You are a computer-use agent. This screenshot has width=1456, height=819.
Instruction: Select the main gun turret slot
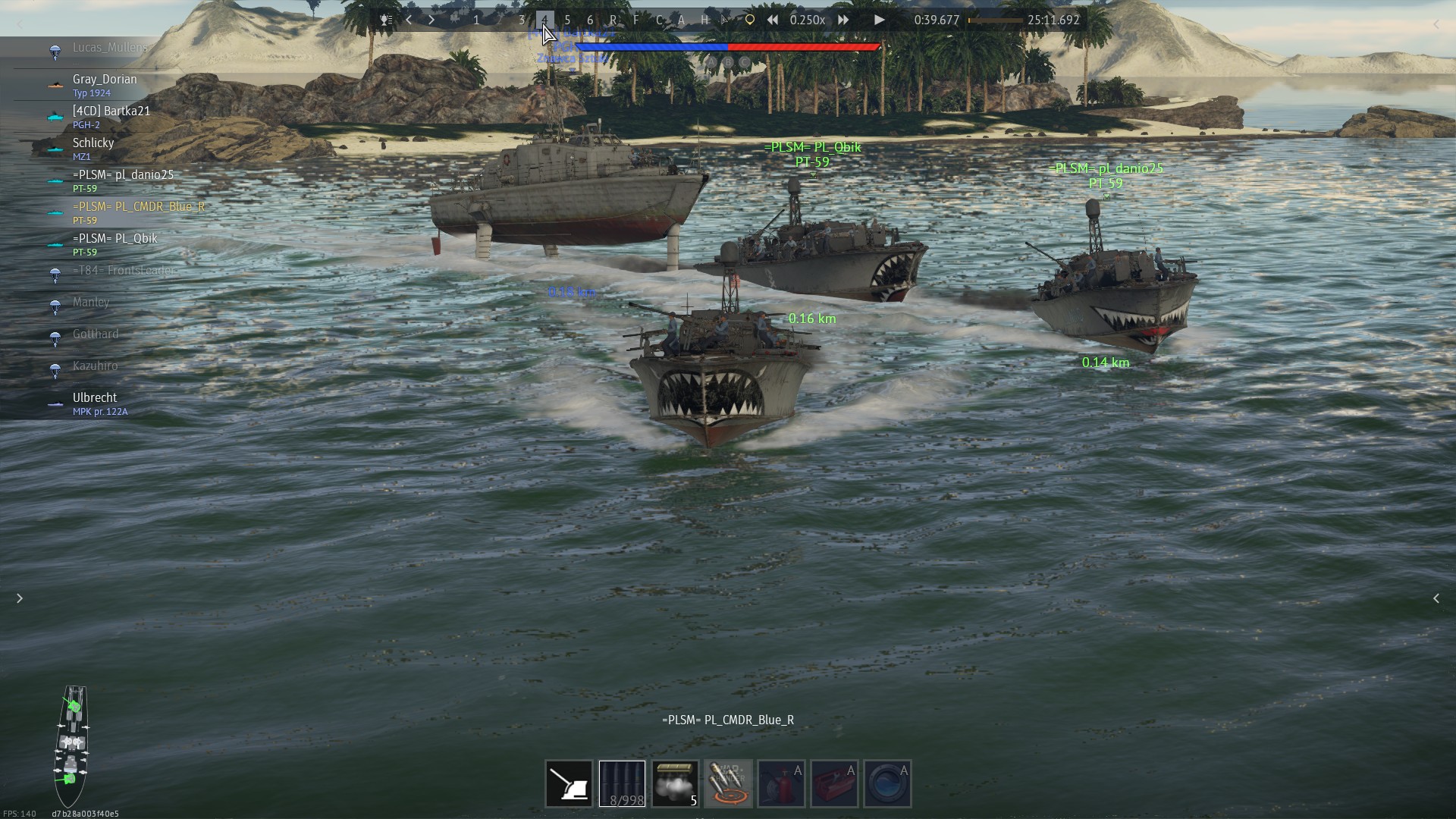click(569, 783)
